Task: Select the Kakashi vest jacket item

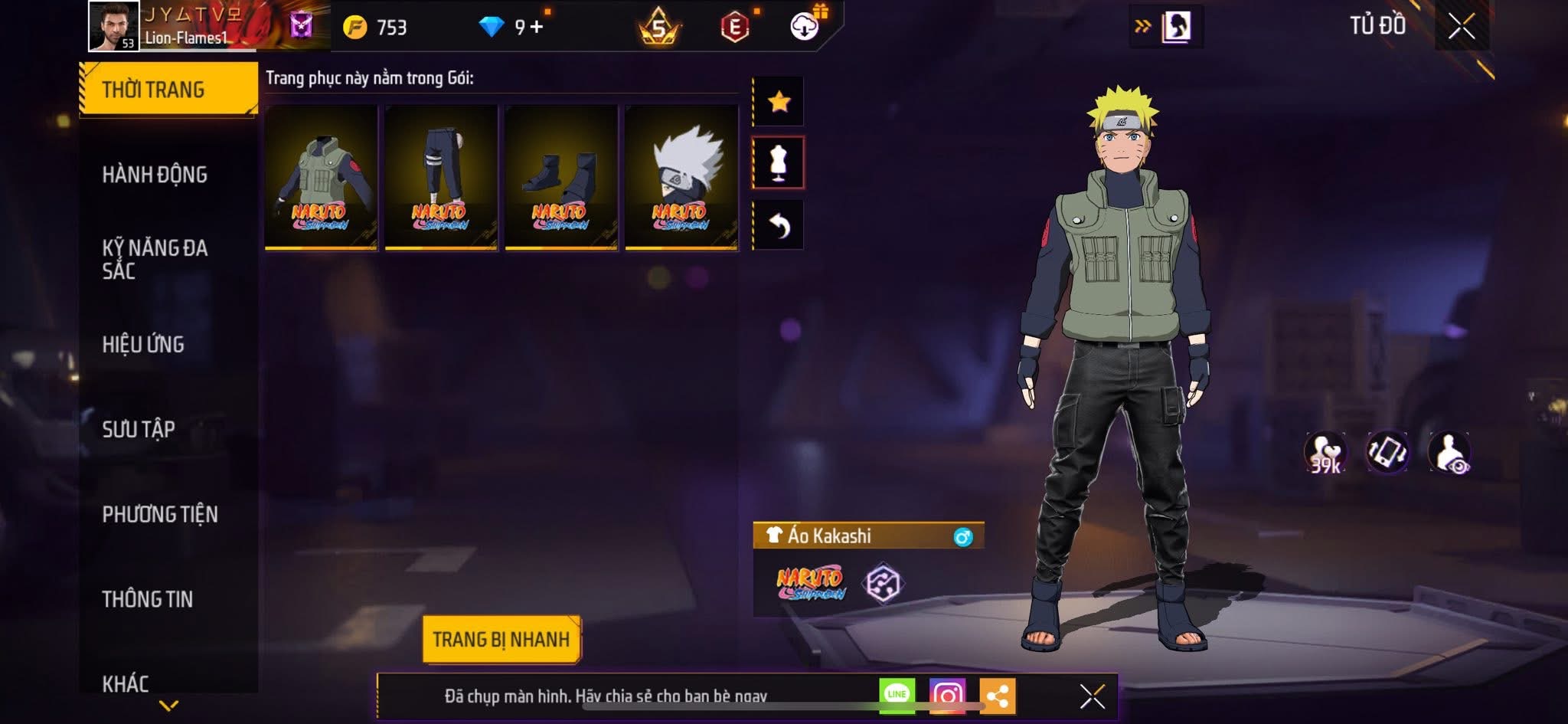Action: (x=321, y=177)
